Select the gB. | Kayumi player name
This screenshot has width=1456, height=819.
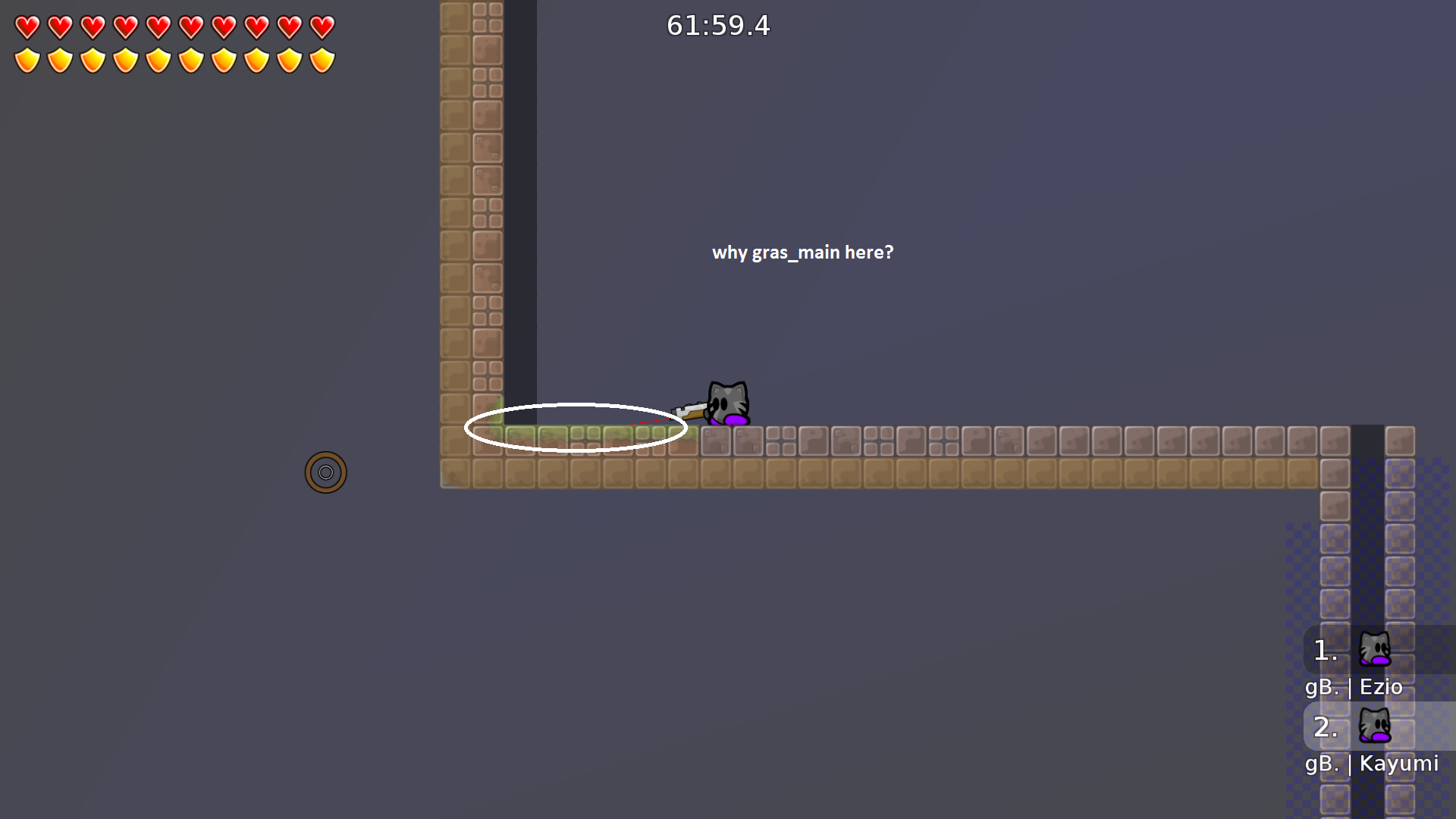tap(1373, 764)
